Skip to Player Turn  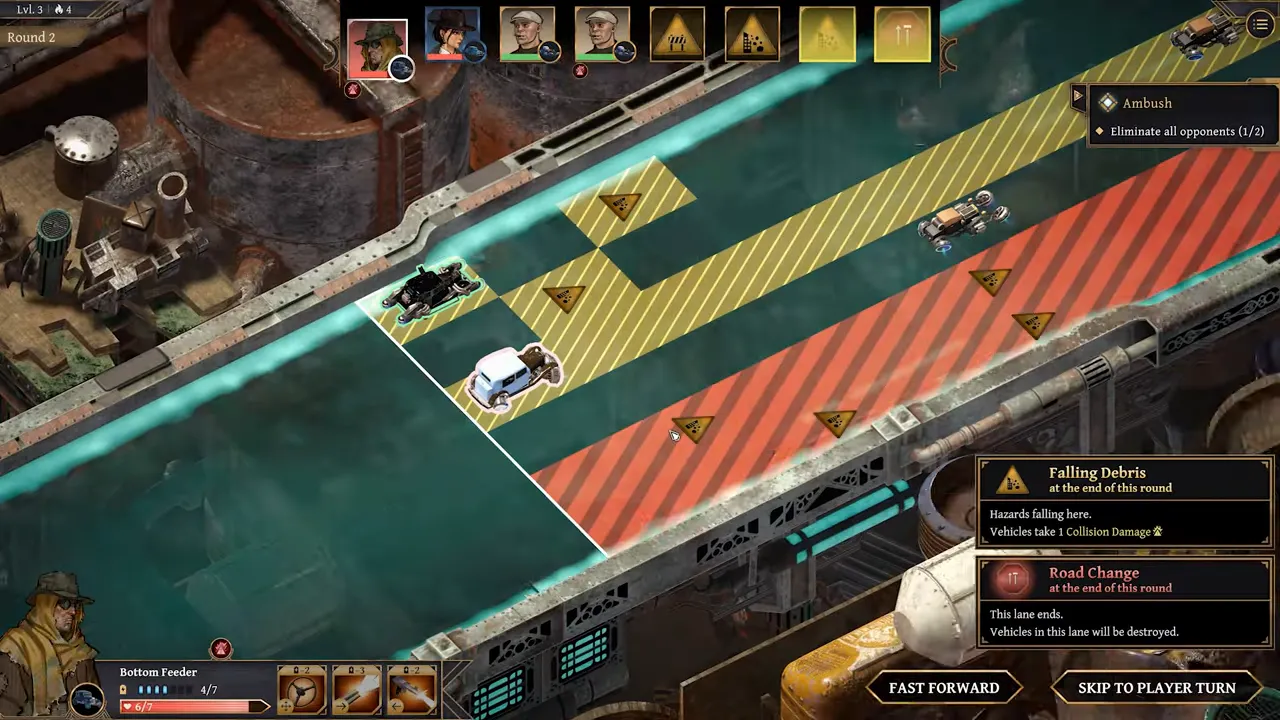point(1156,688)
